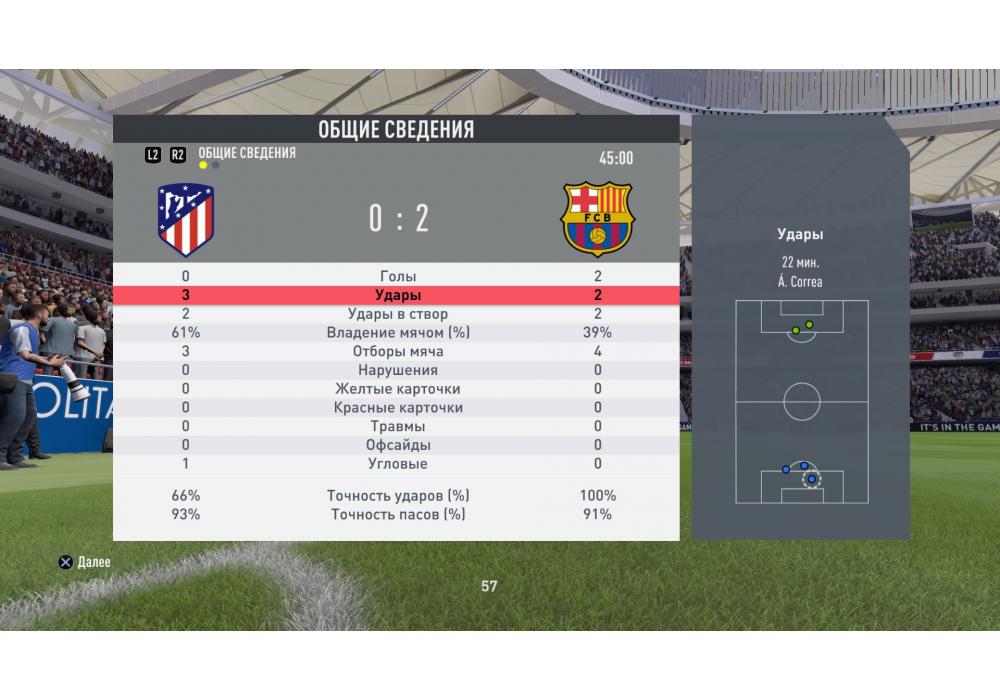Choose the Травмы stat row

tap(397, 427)
